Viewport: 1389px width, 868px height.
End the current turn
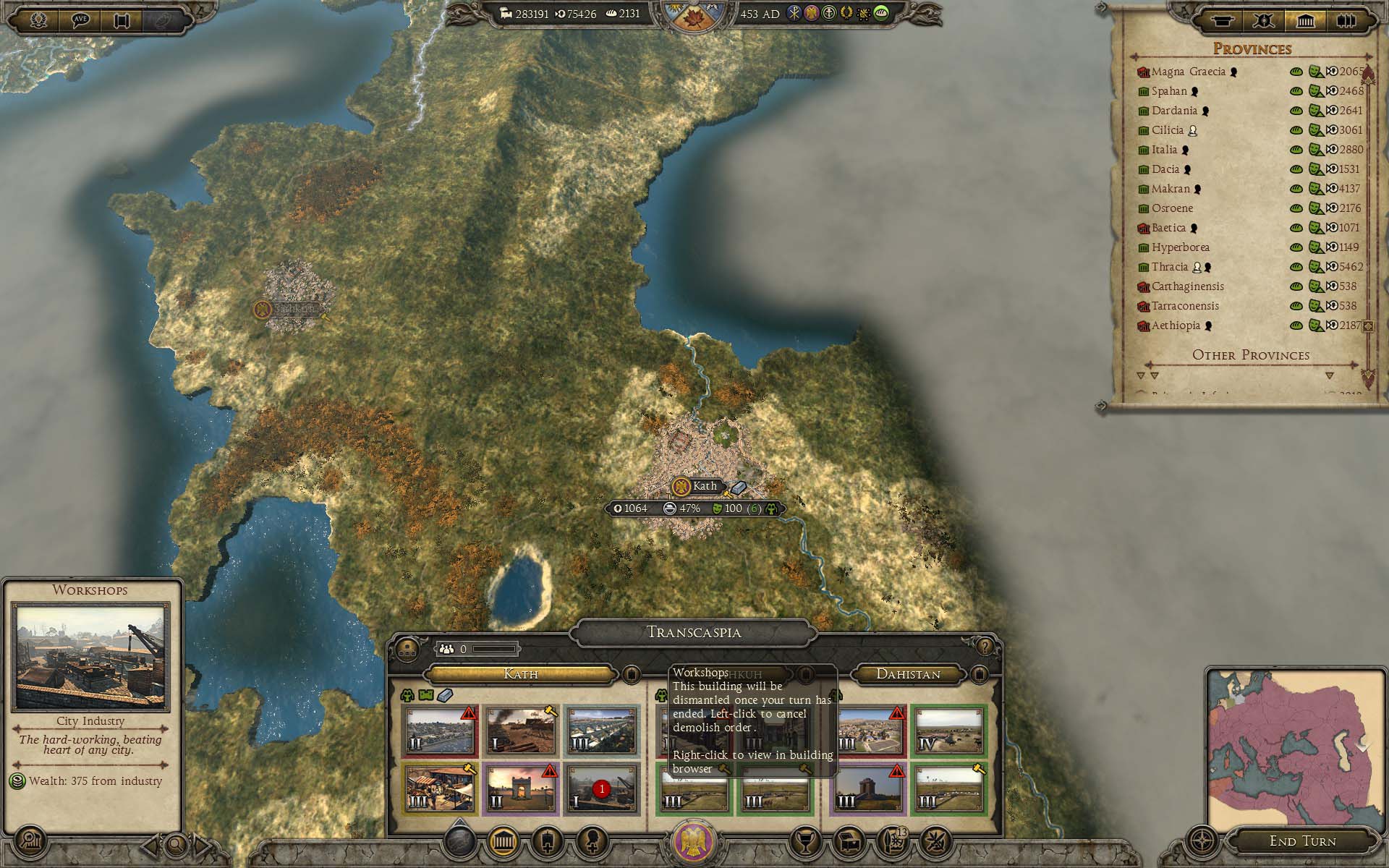(x=1302, y=841)
